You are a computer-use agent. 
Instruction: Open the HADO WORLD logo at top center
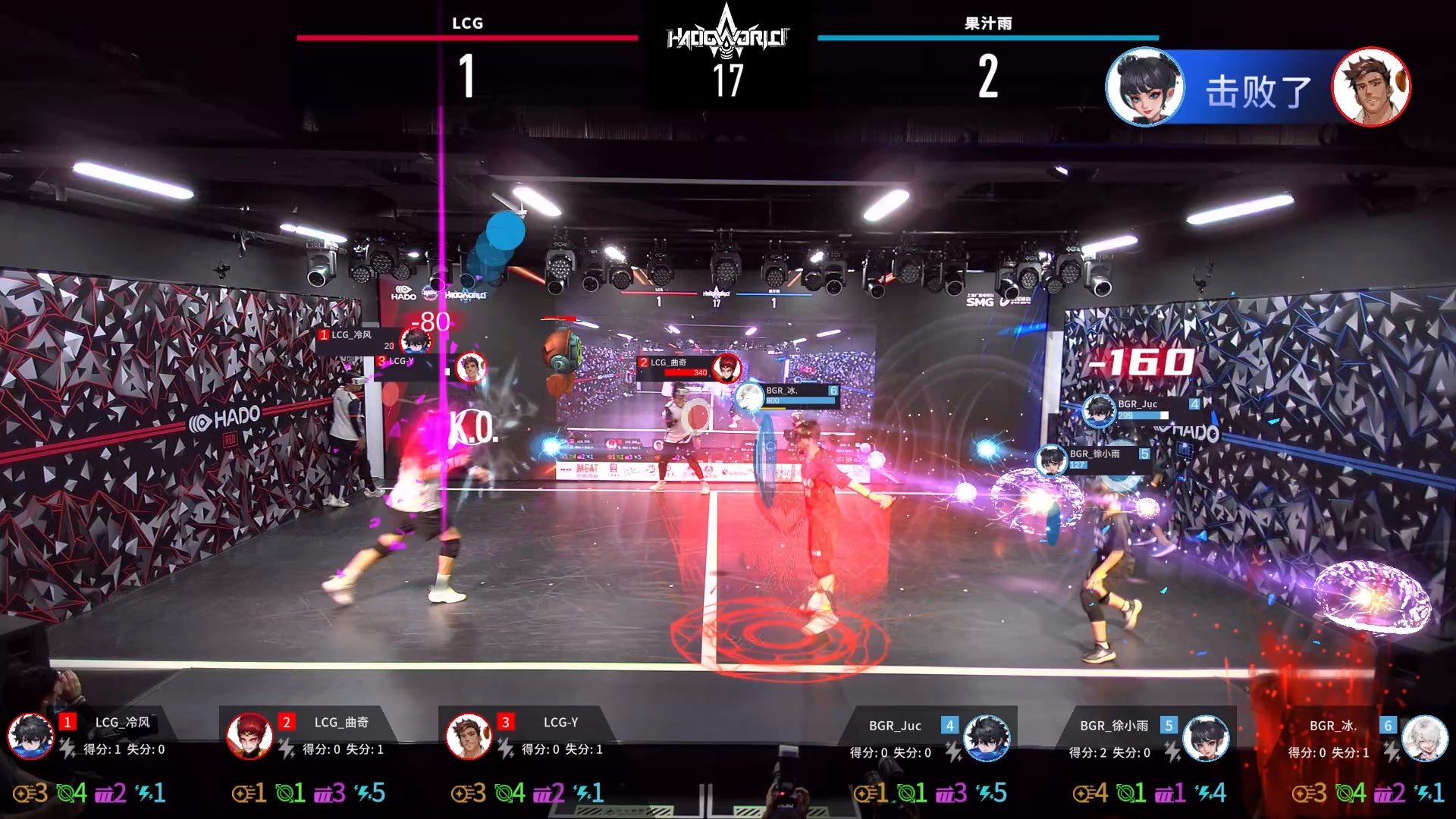(x=728, y=34)
